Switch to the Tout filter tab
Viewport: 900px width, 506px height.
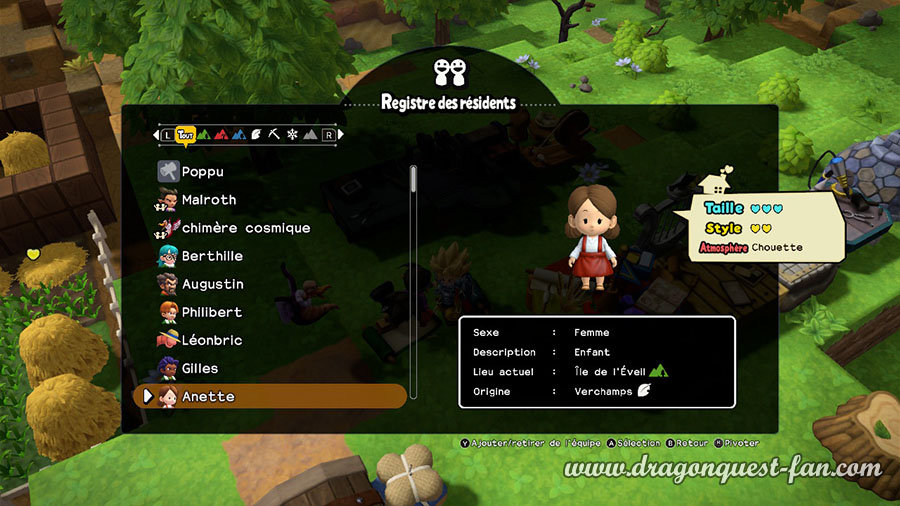point(185,134)
